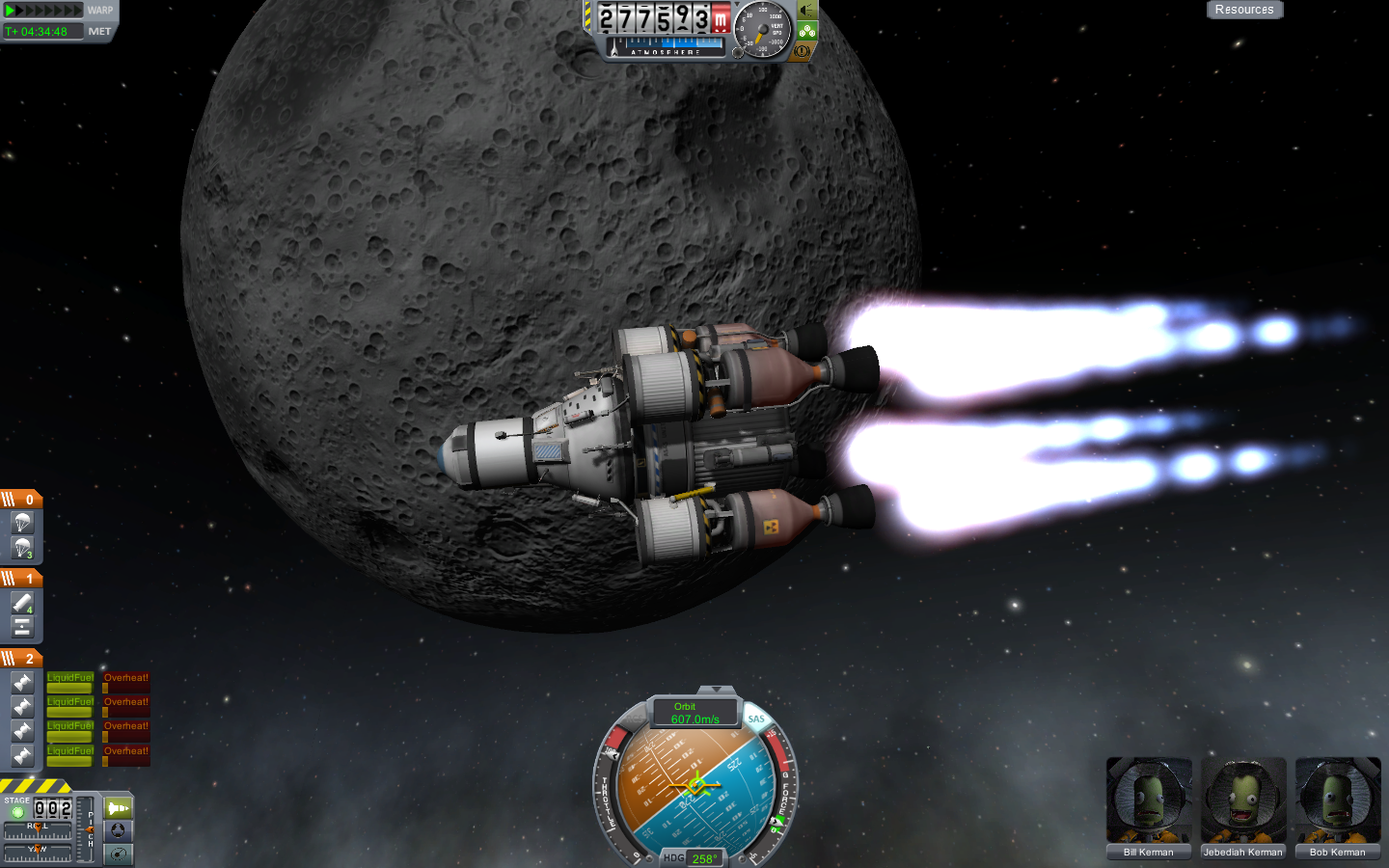Screen dimensions: 1389x868
Task: Toggle the SAS stability assist
Action: 756,719
